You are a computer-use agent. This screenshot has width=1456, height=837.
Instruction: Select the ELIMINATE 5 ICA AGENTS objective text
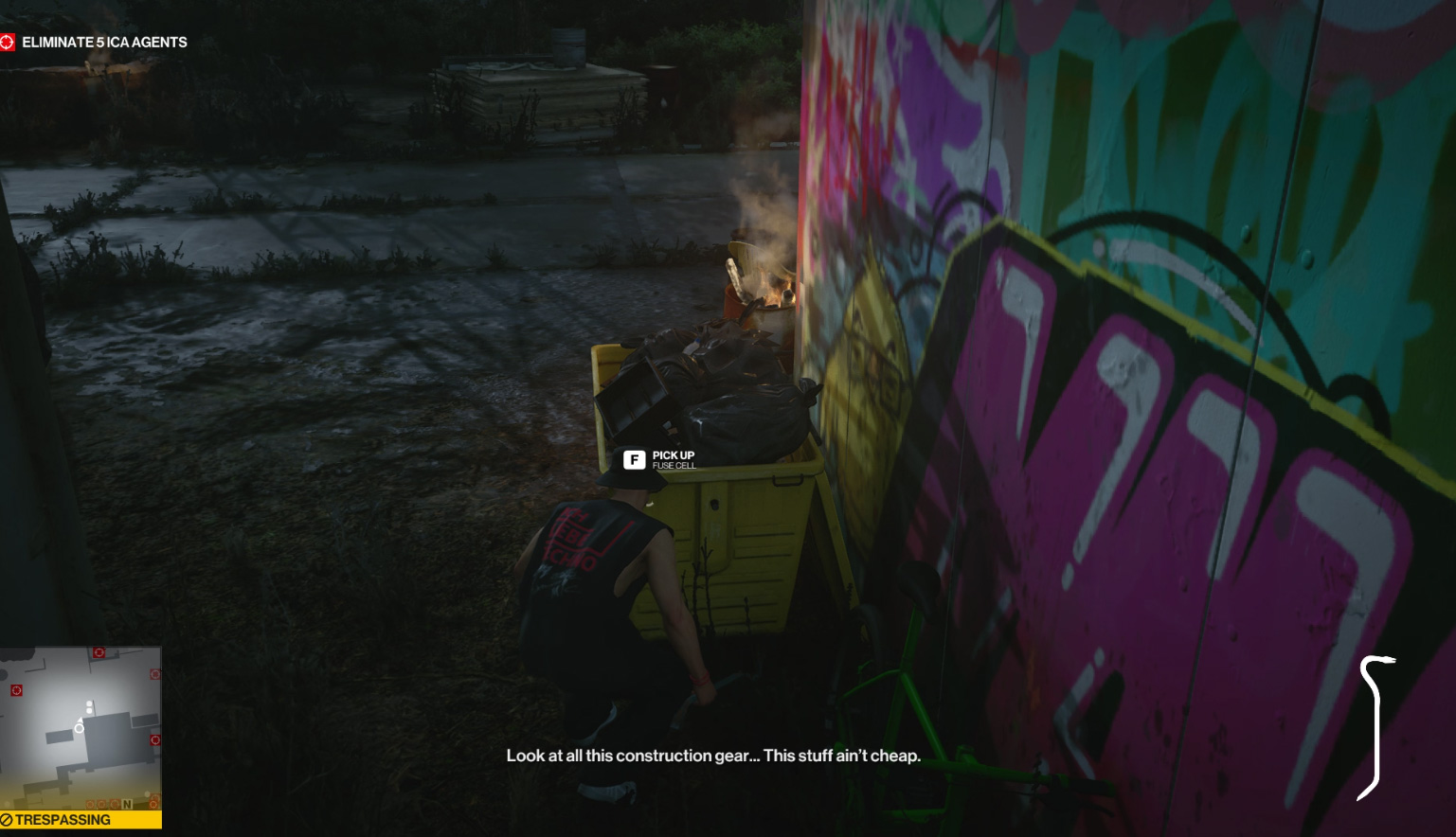(104, 43)
